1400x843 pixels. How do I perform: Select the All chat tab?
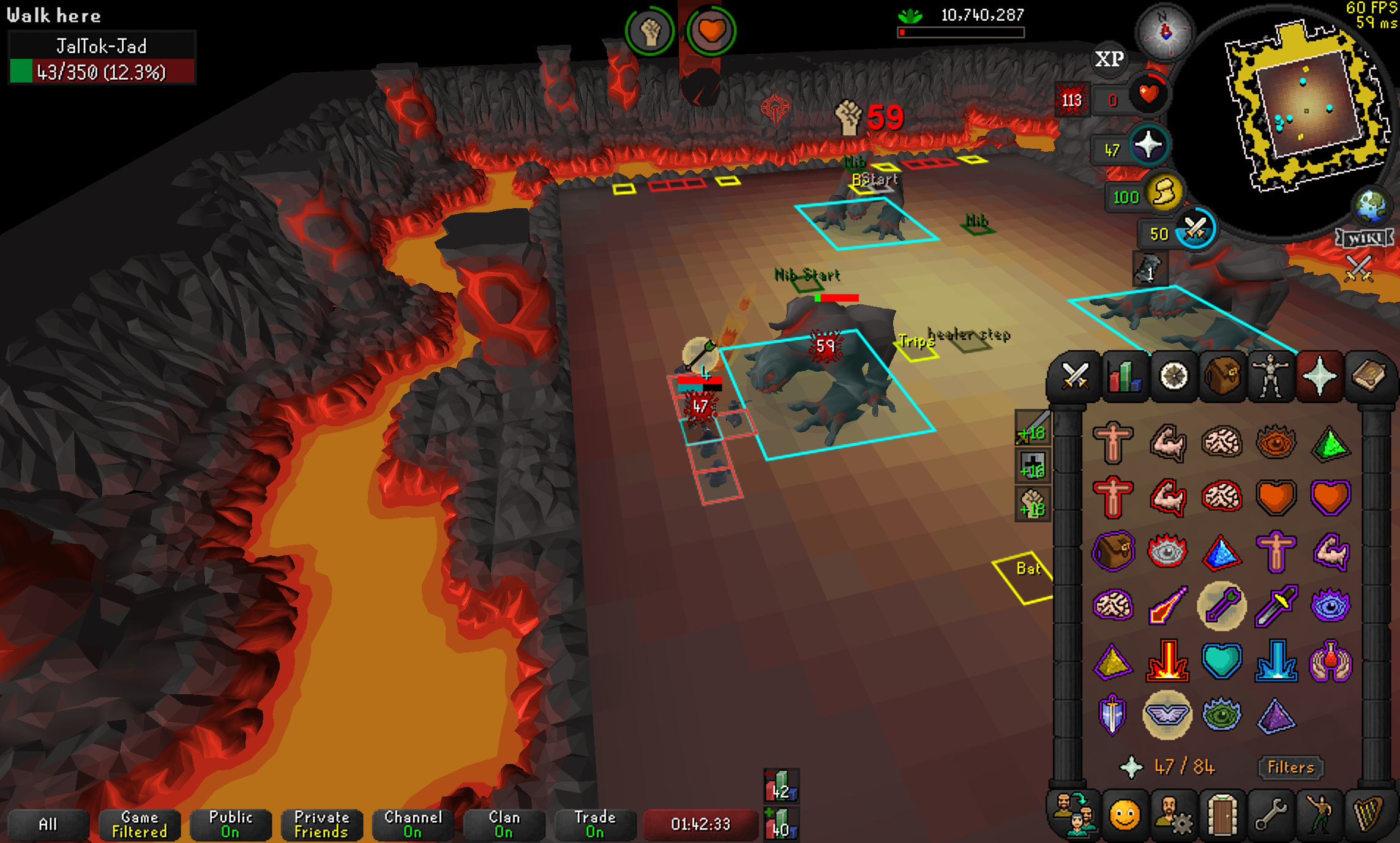pyautogui.click(x=48, y=824)
